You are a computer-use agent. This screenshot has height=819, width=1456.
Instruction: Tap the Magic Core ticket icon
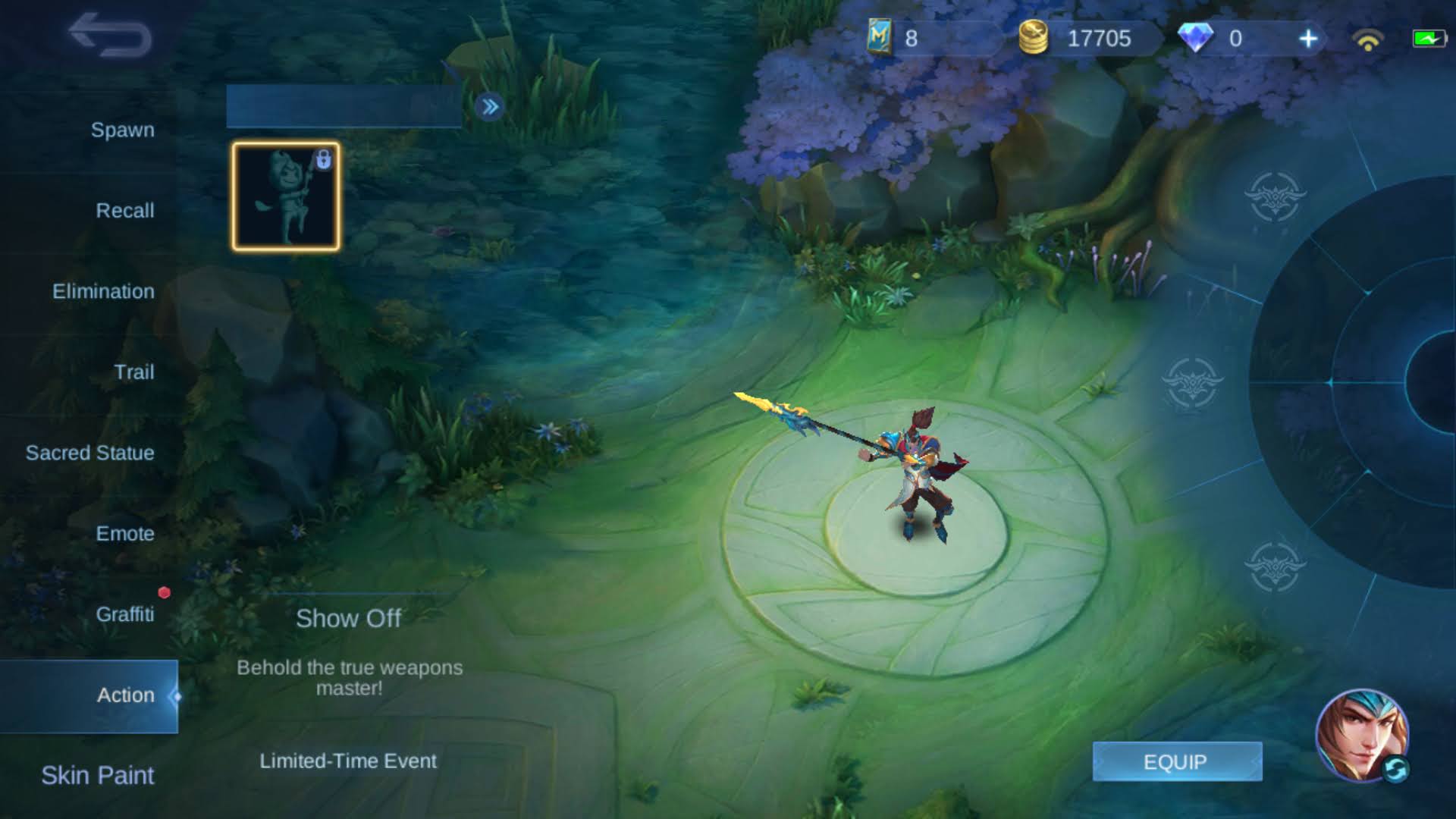880,38
